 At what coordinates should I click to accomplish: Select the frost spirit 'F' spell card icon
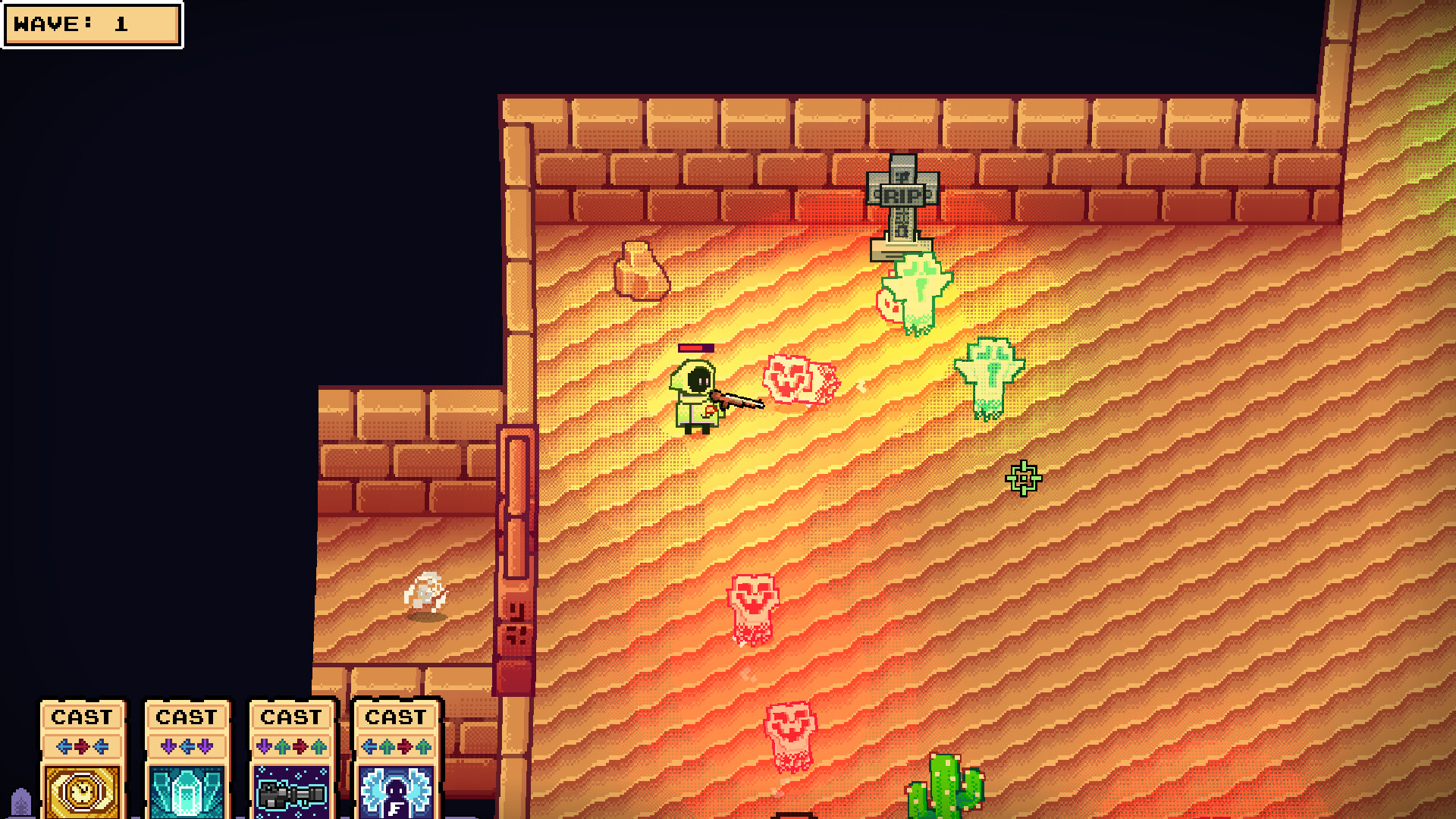tap(397, 789)
